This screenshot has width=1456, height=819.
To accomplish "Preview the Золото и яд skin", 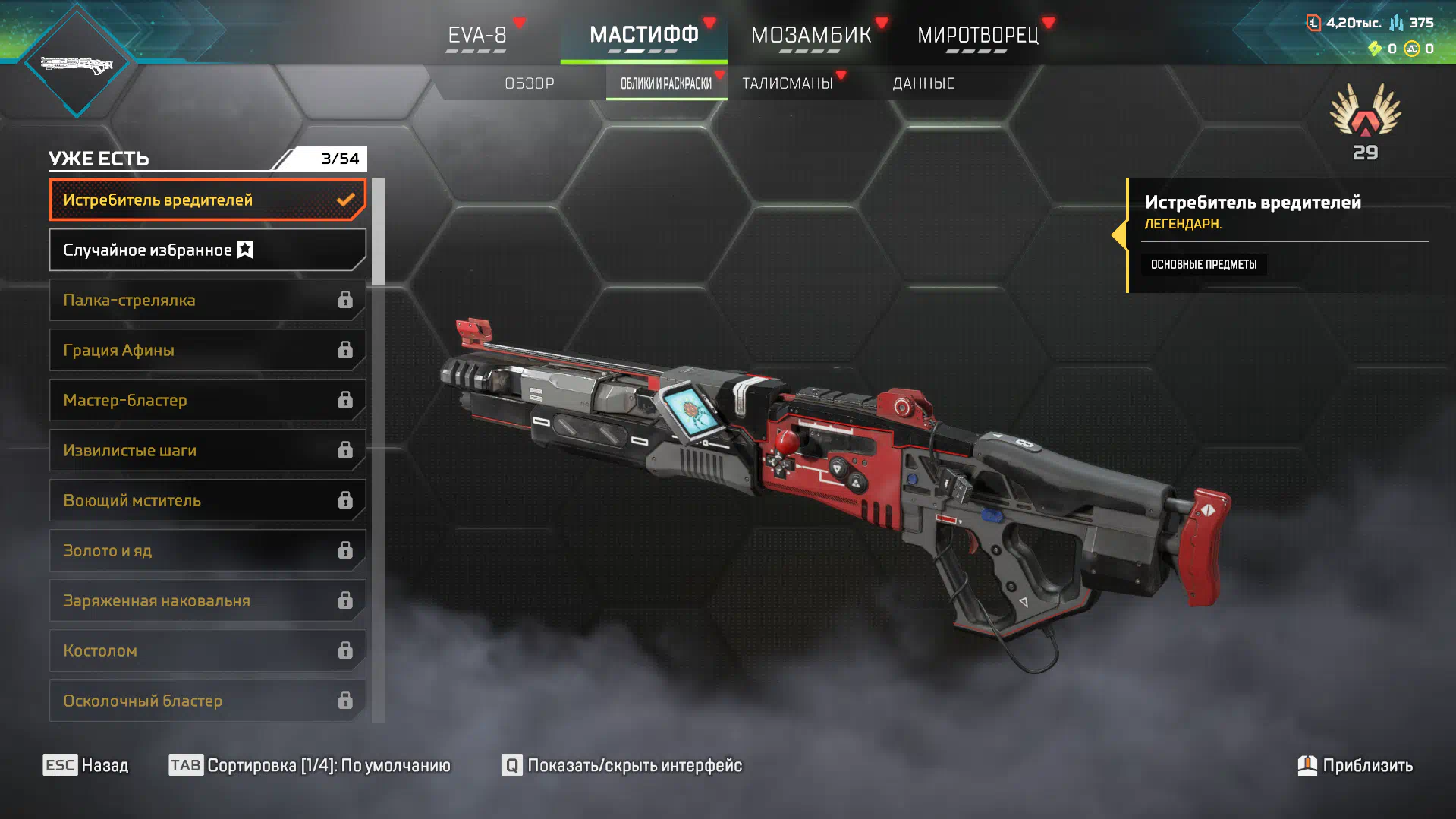I will tap(206, 550).
